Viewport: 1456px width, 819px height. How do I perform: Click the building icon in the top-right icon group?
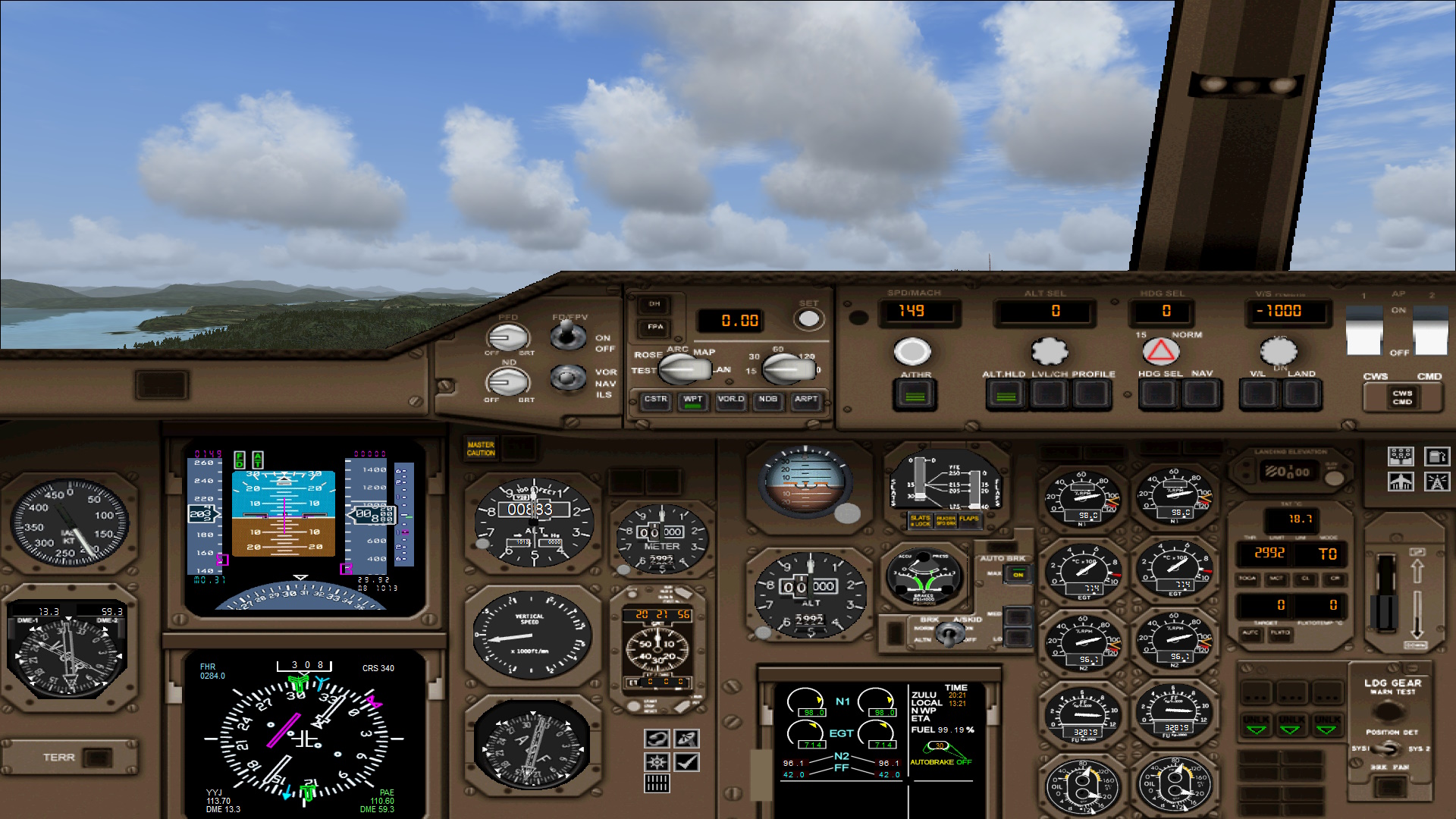[x=1401, y=482]
